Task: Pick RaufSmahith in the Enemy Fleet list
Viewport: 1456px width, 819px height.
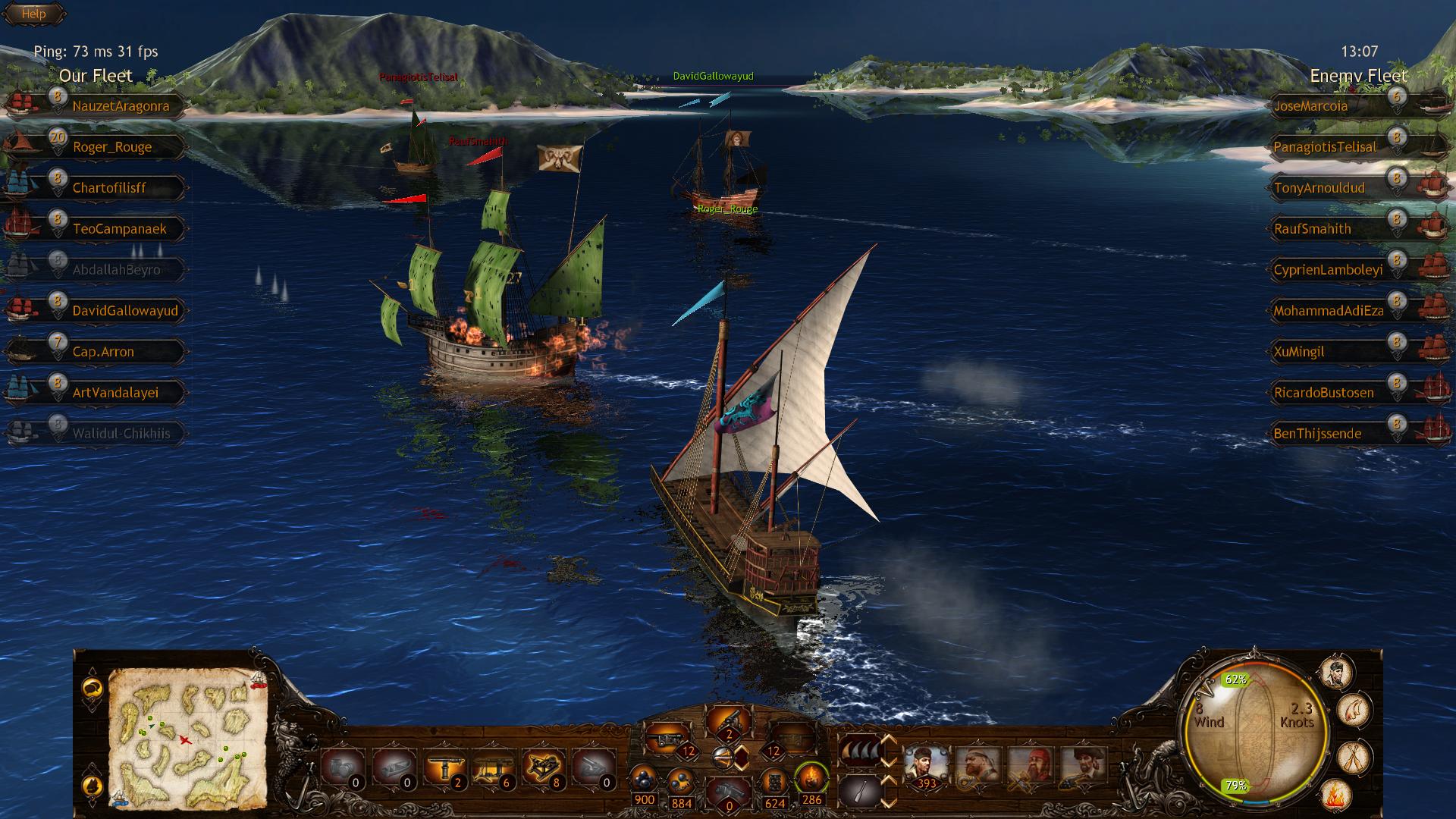Action: (x=1312, y=229)
